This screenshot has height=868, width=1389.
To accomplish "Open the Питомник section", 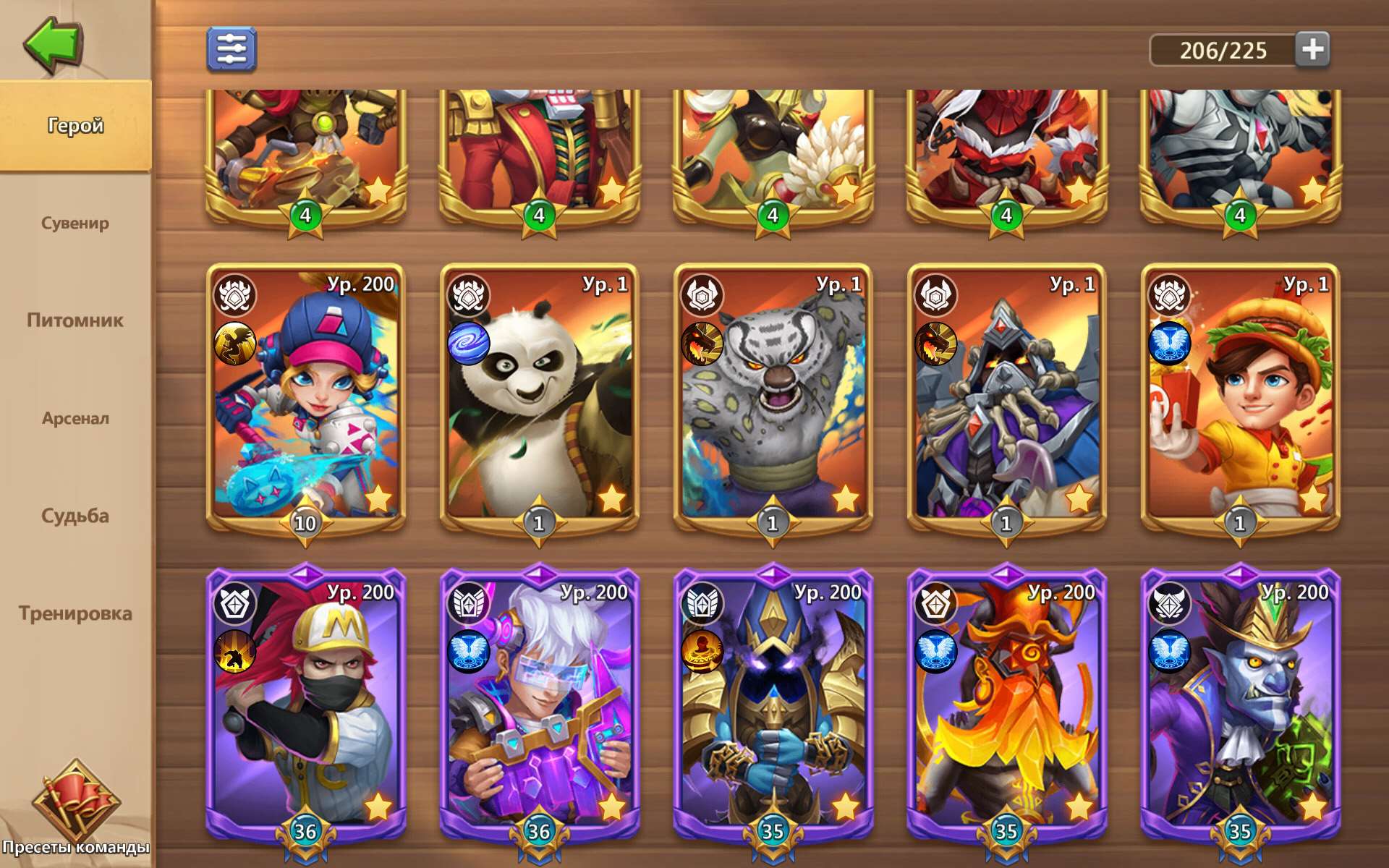I will tap(75, 320).
